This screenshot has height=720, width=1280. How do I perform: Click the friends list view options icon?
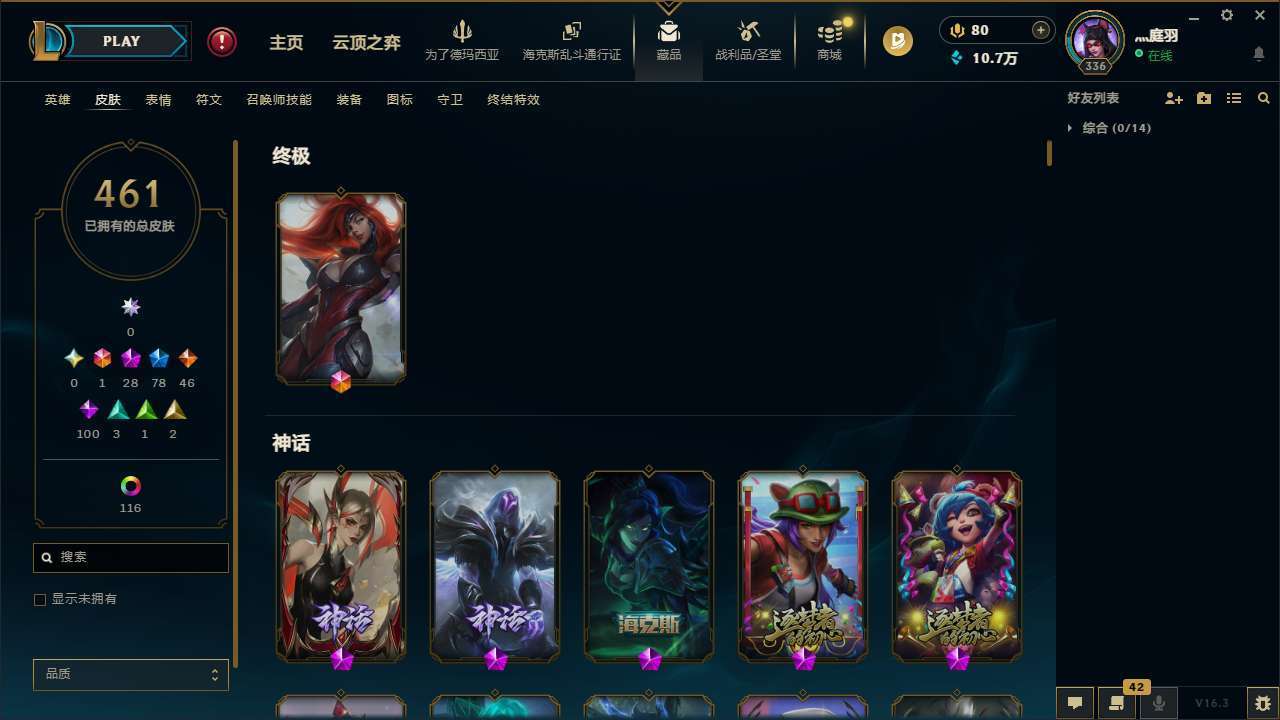(1234, 98)
